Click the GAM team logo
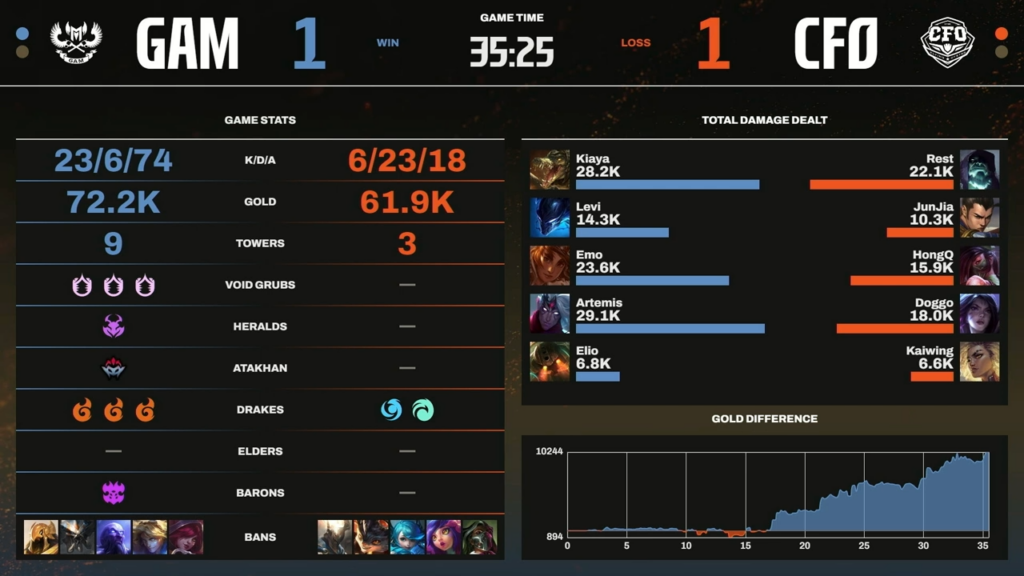The width and height of the screenshot is (1024, 576). (77, 43)
